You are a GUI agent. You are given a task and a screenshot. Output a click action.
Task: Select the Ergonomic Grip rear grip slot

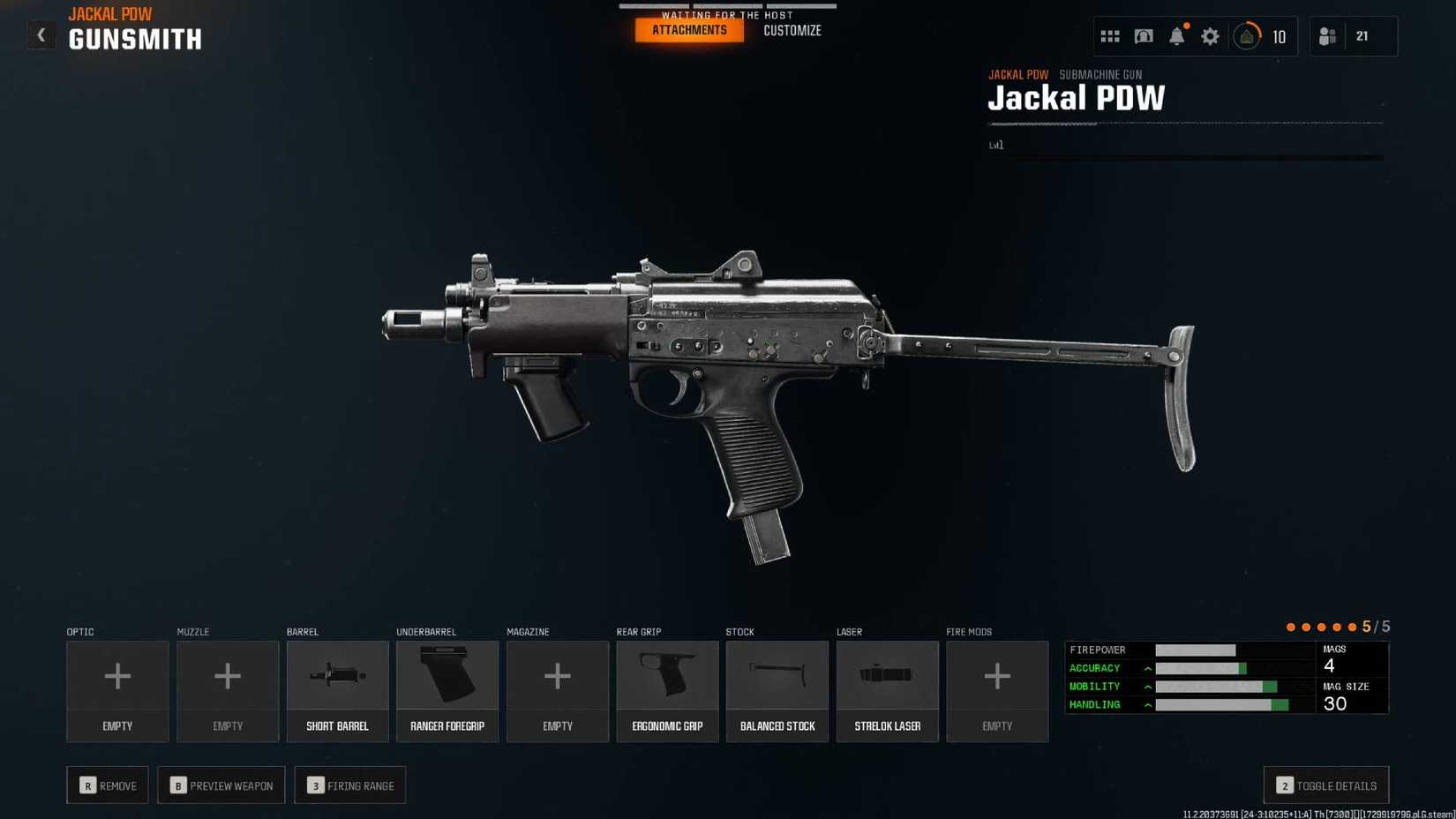coord(667,691)
